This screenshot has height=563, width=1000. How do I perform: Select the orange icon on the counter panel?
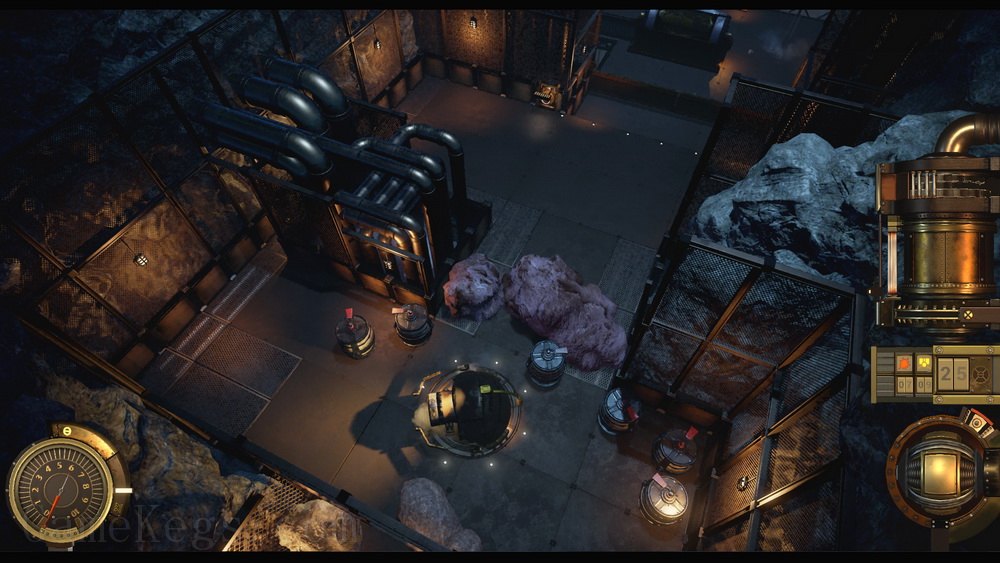coord(902,363)
